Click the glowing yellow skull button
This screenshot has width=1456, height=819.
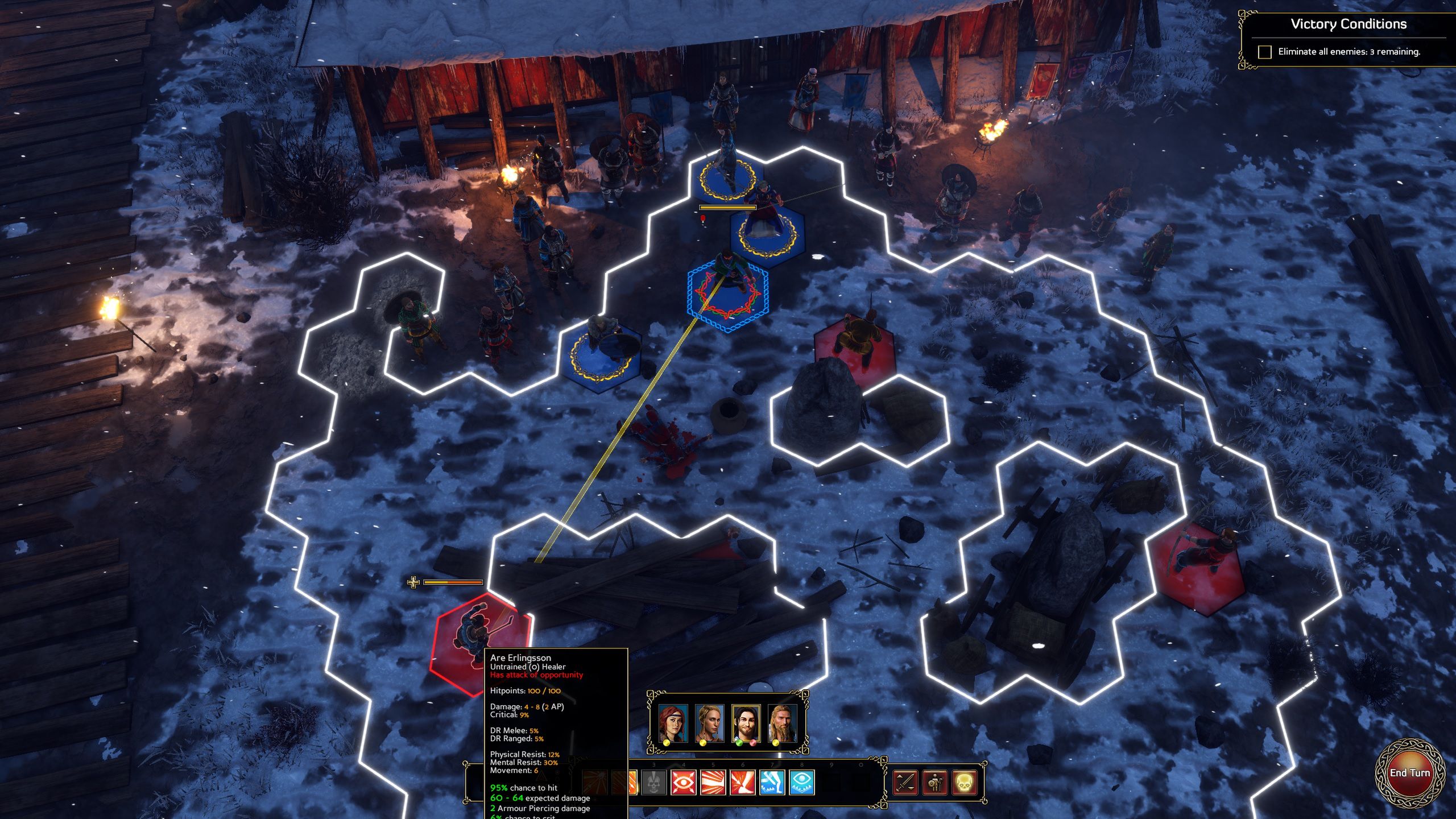click(x=965, y=783)
